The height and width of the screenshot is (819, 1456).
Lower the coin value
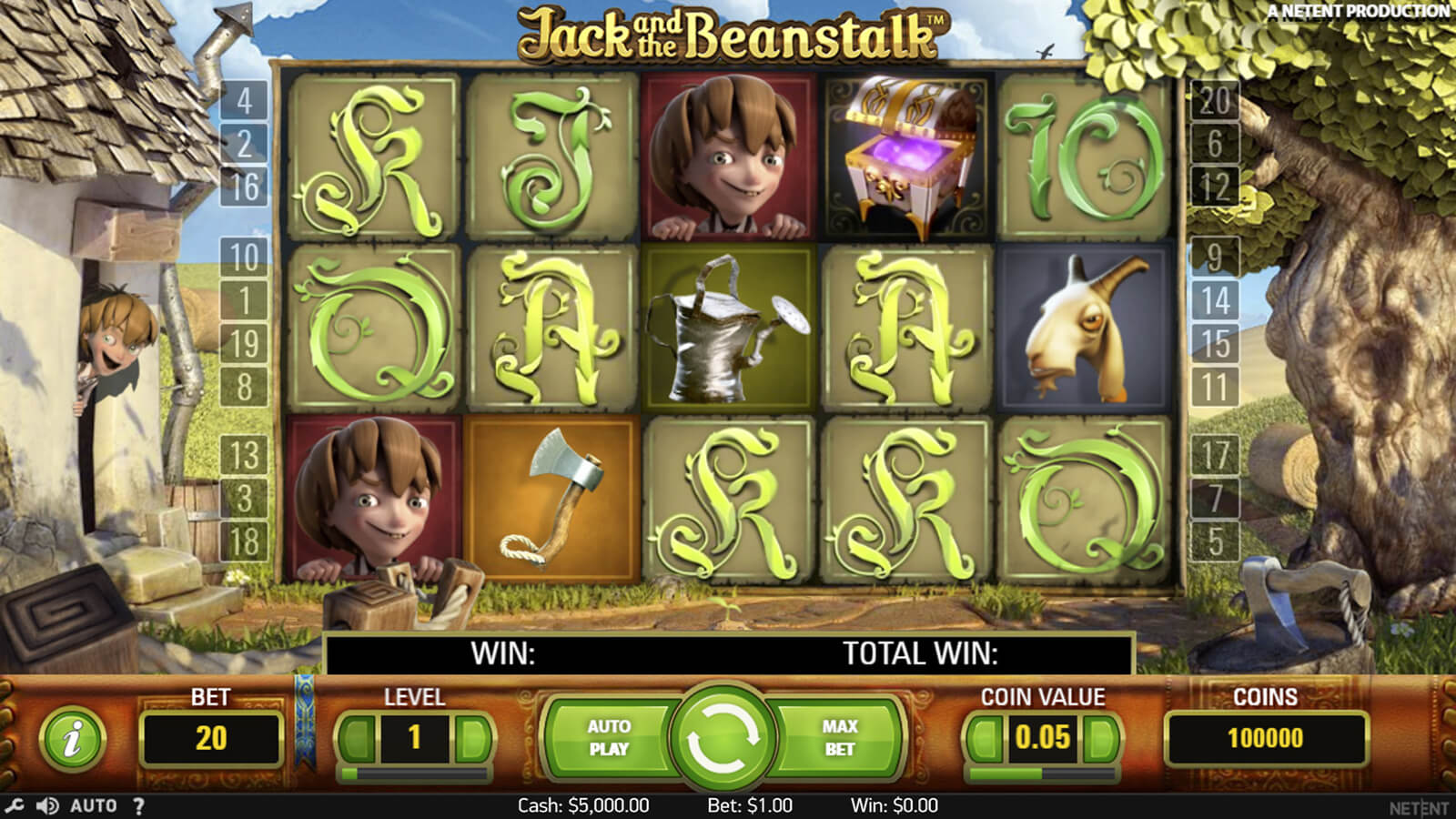(x=985, y=738)
